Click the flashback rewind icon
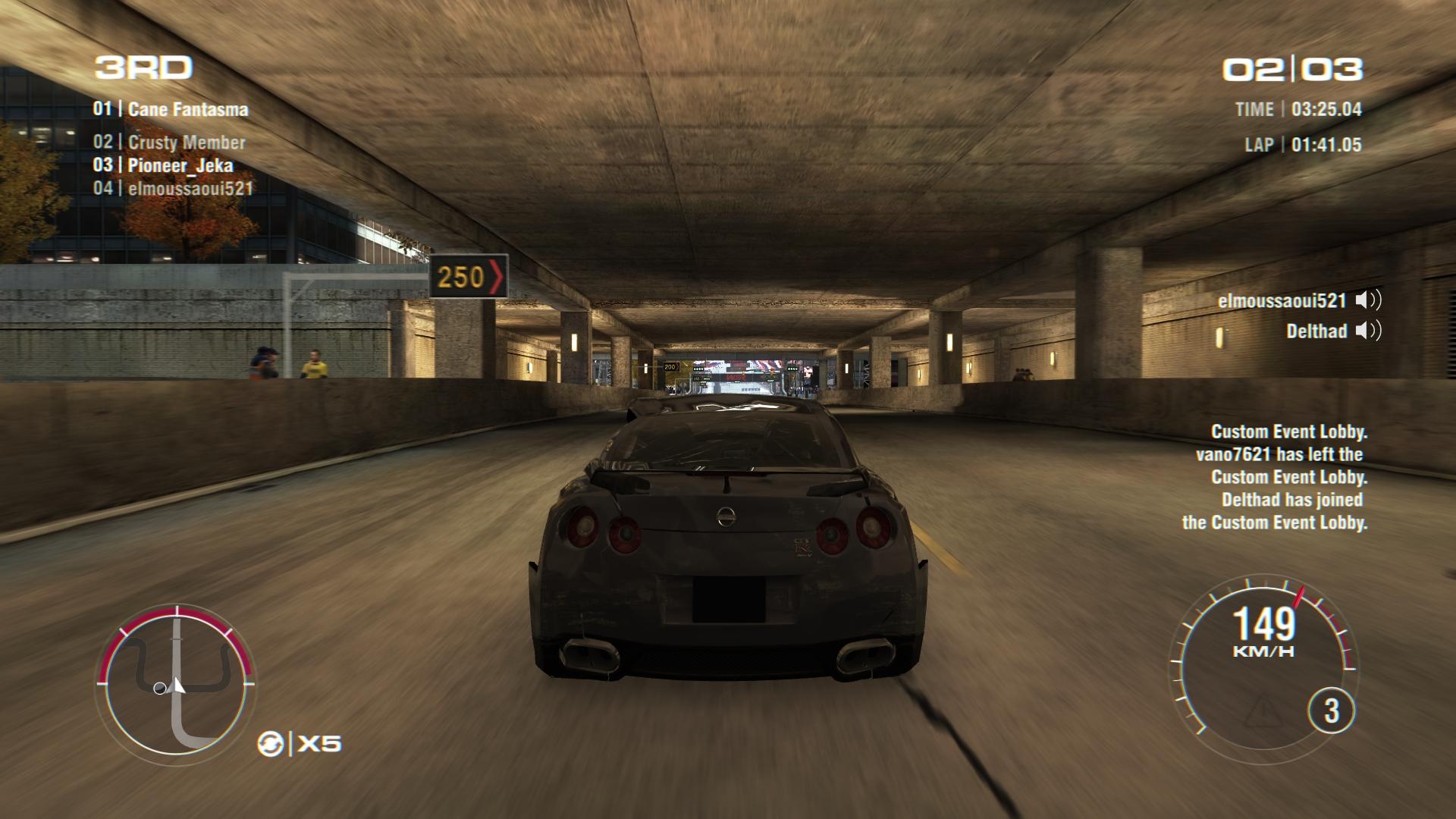This screenshot has height=819, width=1456. [271, 744]
